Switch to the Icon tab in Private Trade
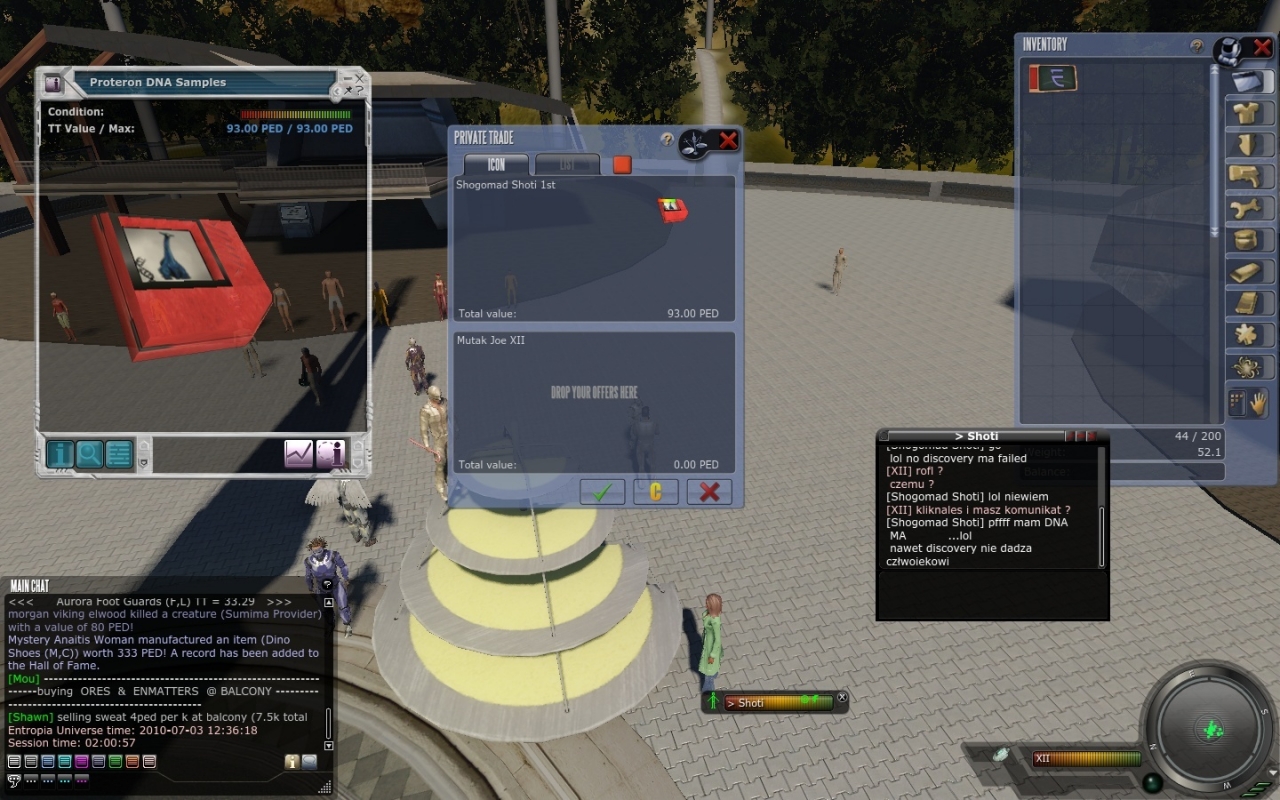The image size is (1280, 800). [x=496, y=165]
